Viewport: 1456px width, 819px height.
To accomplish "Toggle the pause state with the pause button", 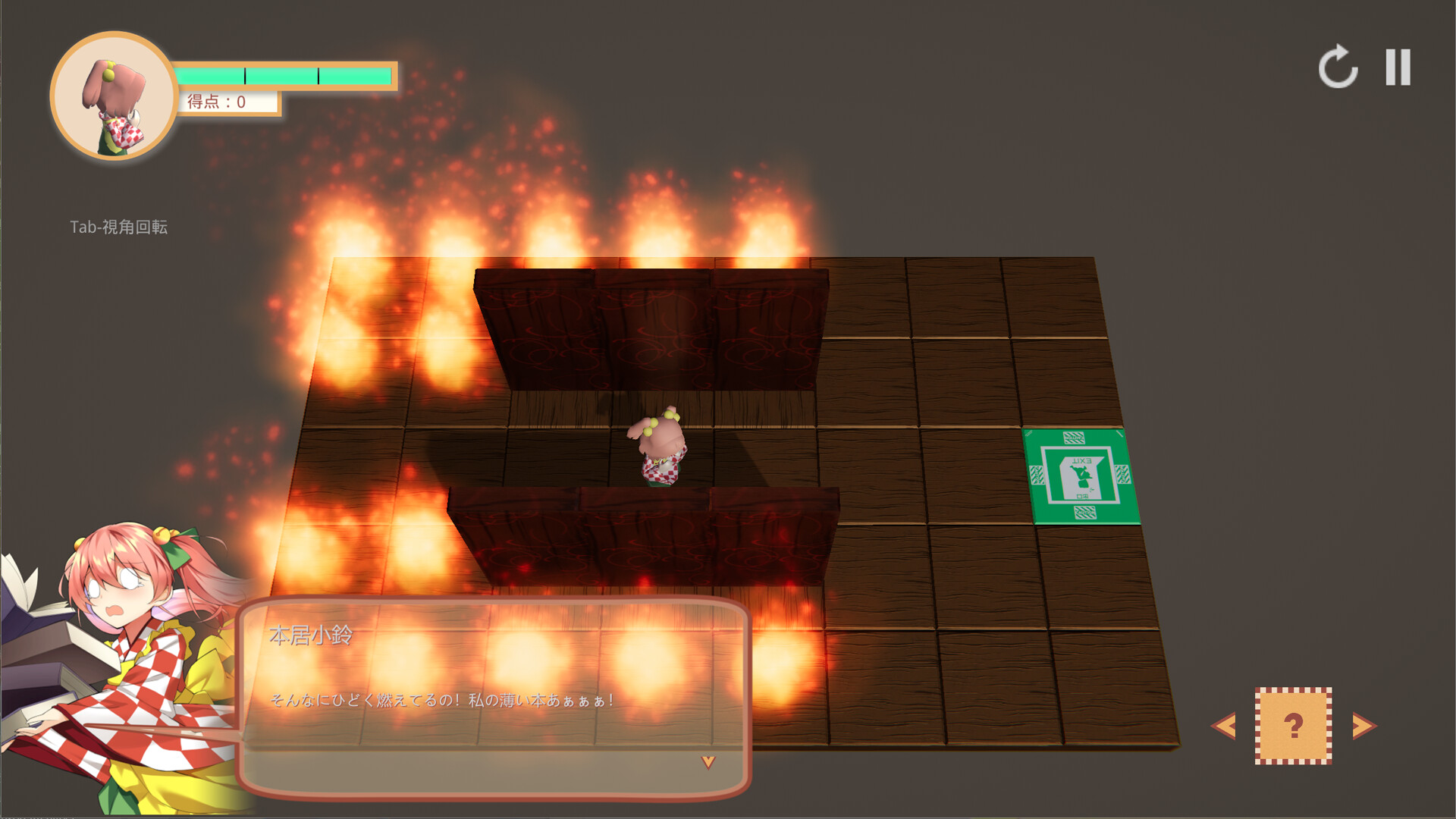I will pyautogui.click(x=1396, y=67).
